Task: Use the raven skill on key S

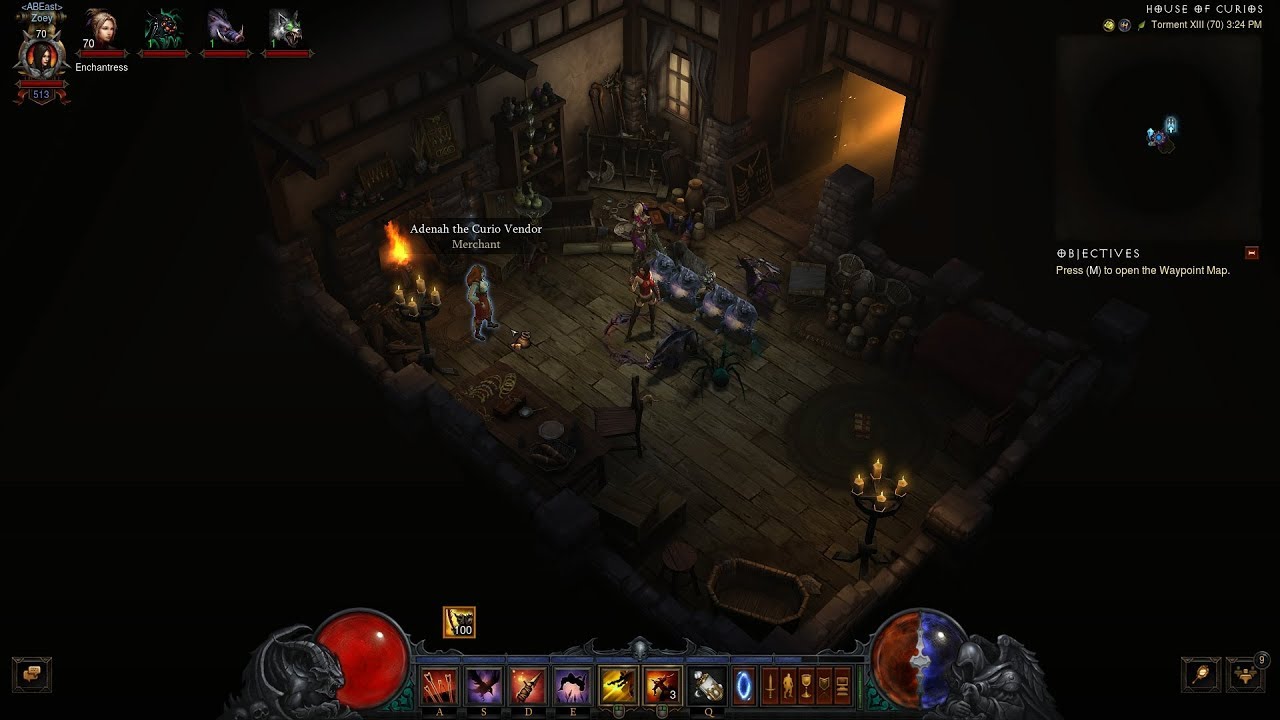Action: [484, 686]
